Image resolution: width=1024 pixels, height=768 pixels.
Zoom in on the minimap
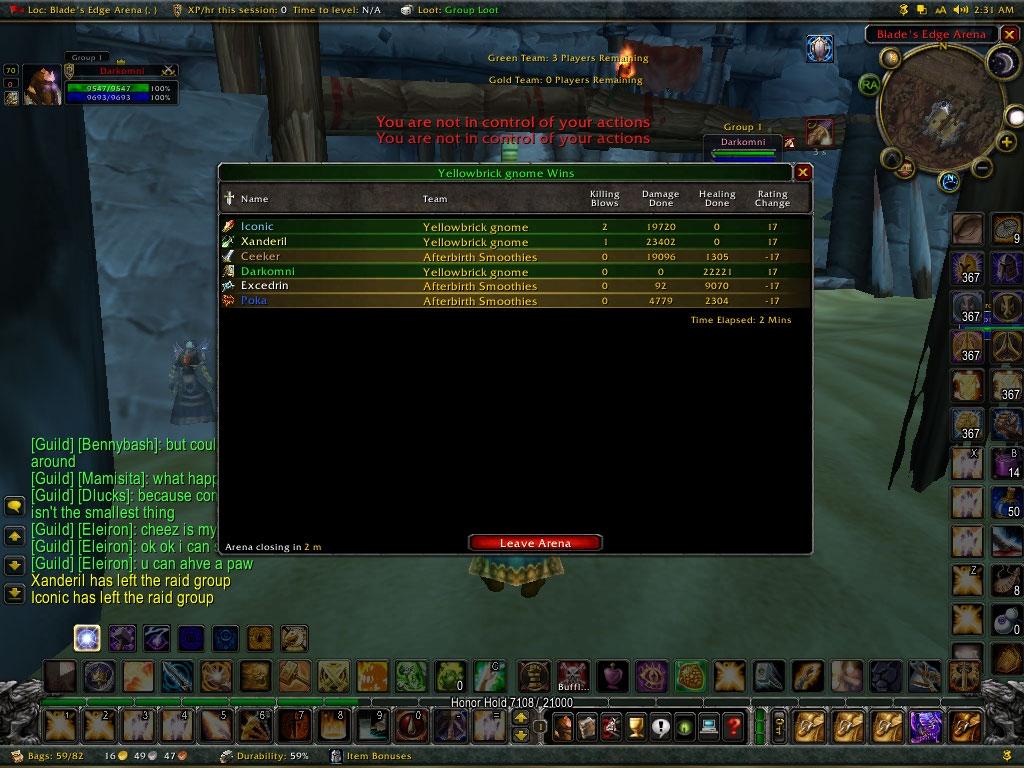tap(1005, 144)
